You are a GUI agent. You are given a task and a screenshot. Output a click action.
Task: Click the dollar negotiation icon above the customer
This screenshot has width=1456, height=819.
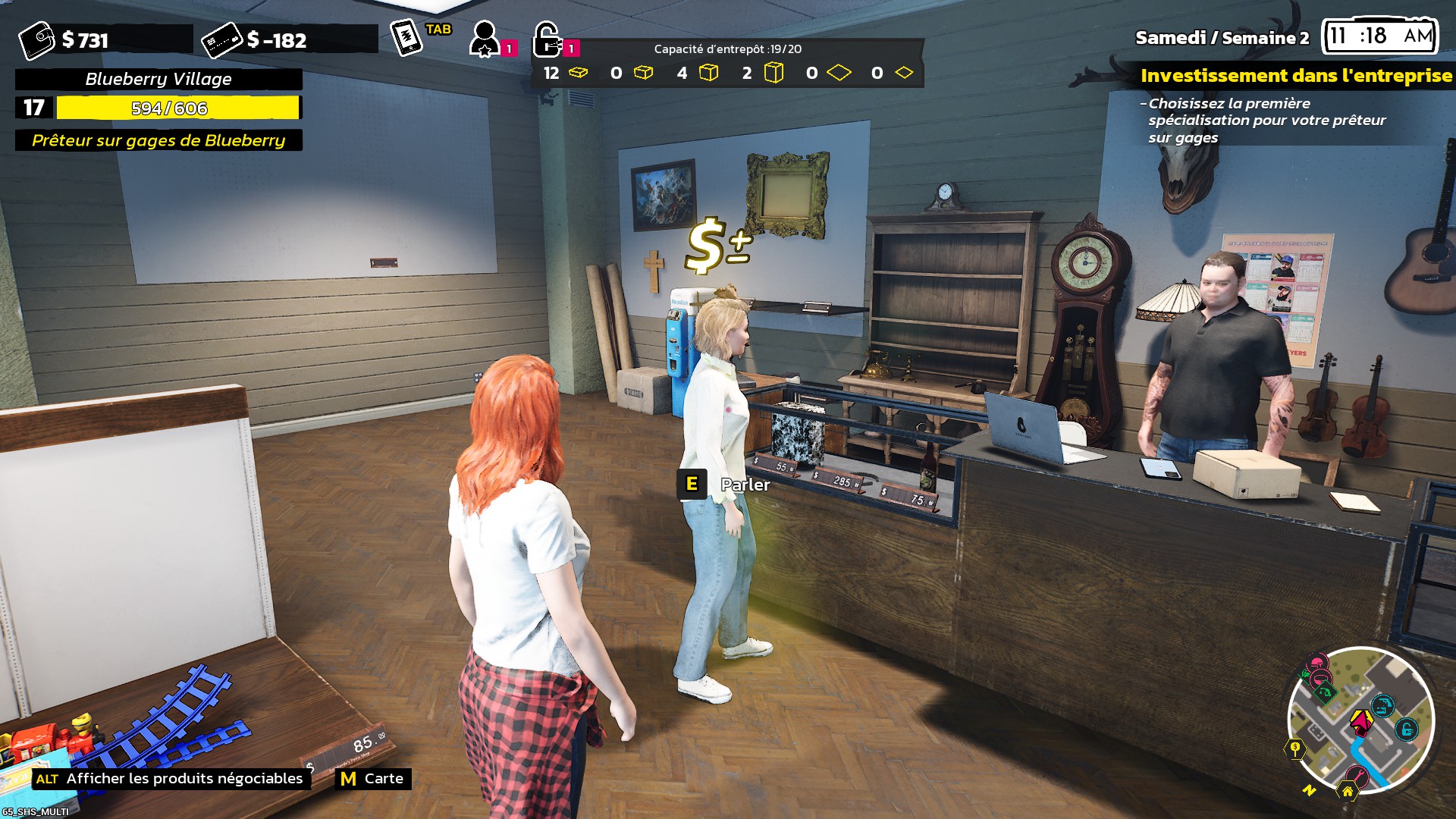pyautogui.click(x=717, y=244)
